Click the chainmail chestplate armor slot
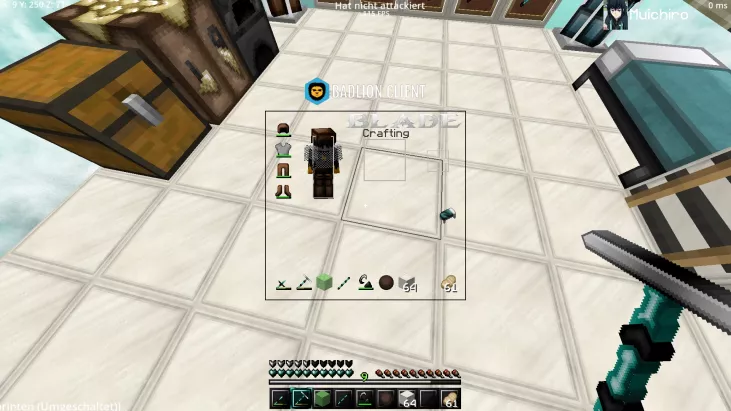Viewport: 731px width, 411px height. 283,150
